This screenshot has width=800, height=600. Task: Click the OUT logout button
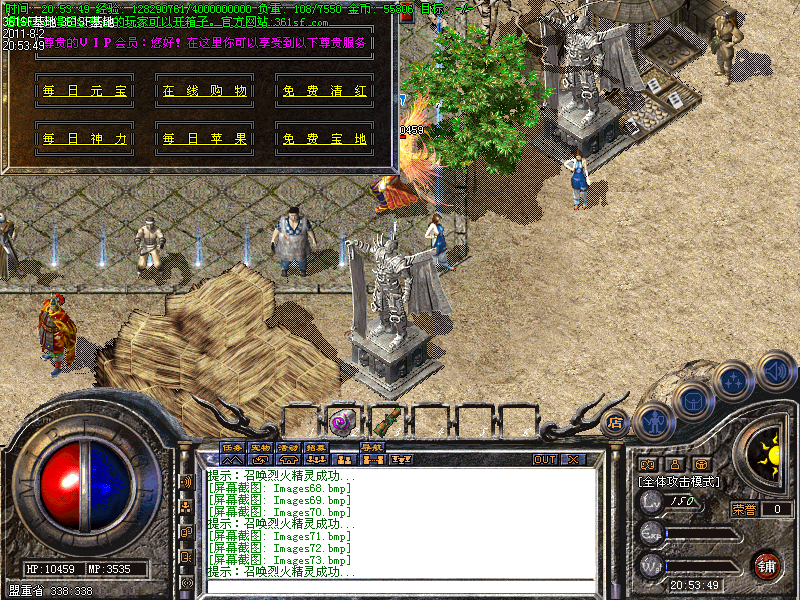(545, 460)
